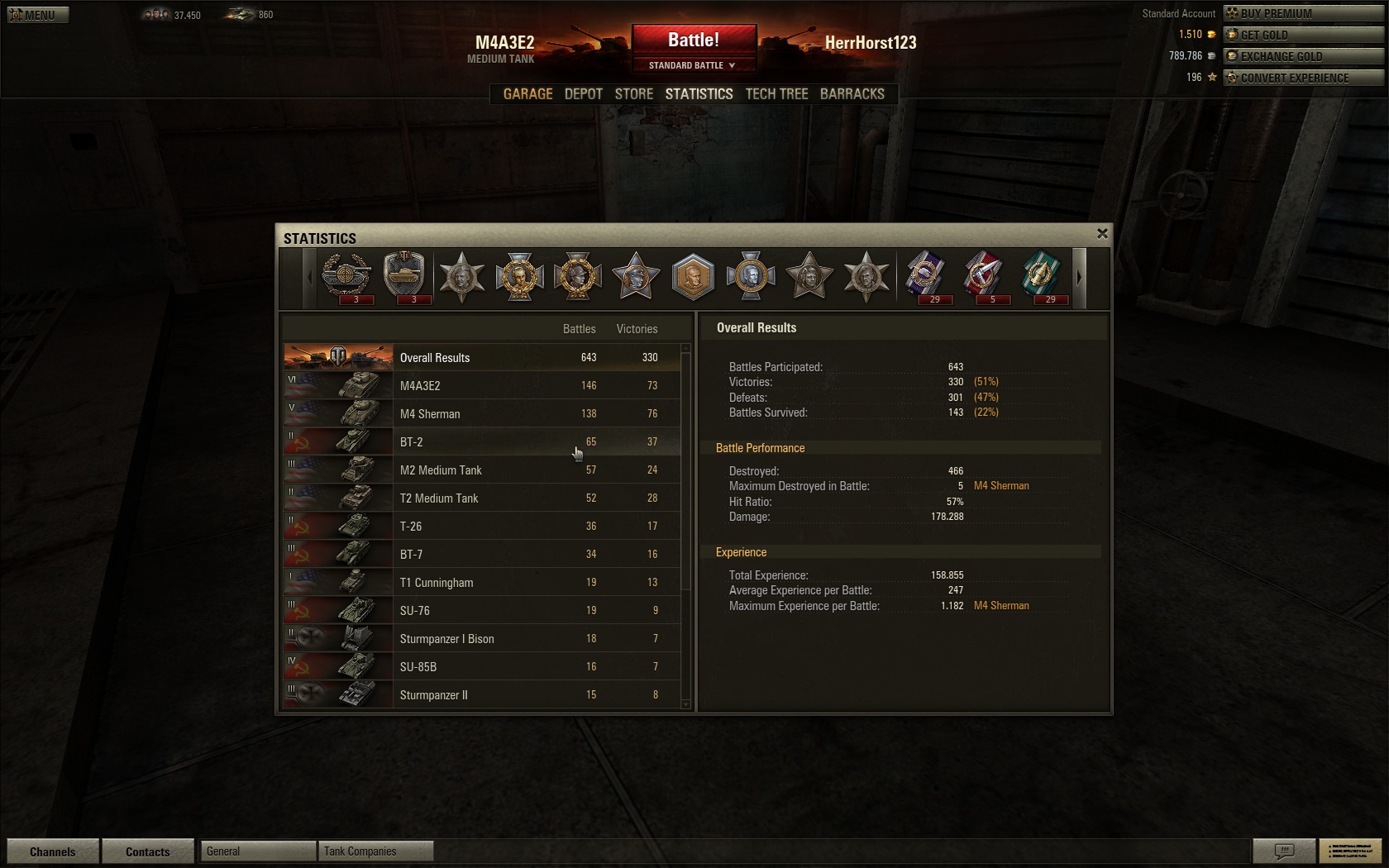The height and width of the screenshot is (868, 1389).
Task: Open the Channels button
Action: coord(53,851)
